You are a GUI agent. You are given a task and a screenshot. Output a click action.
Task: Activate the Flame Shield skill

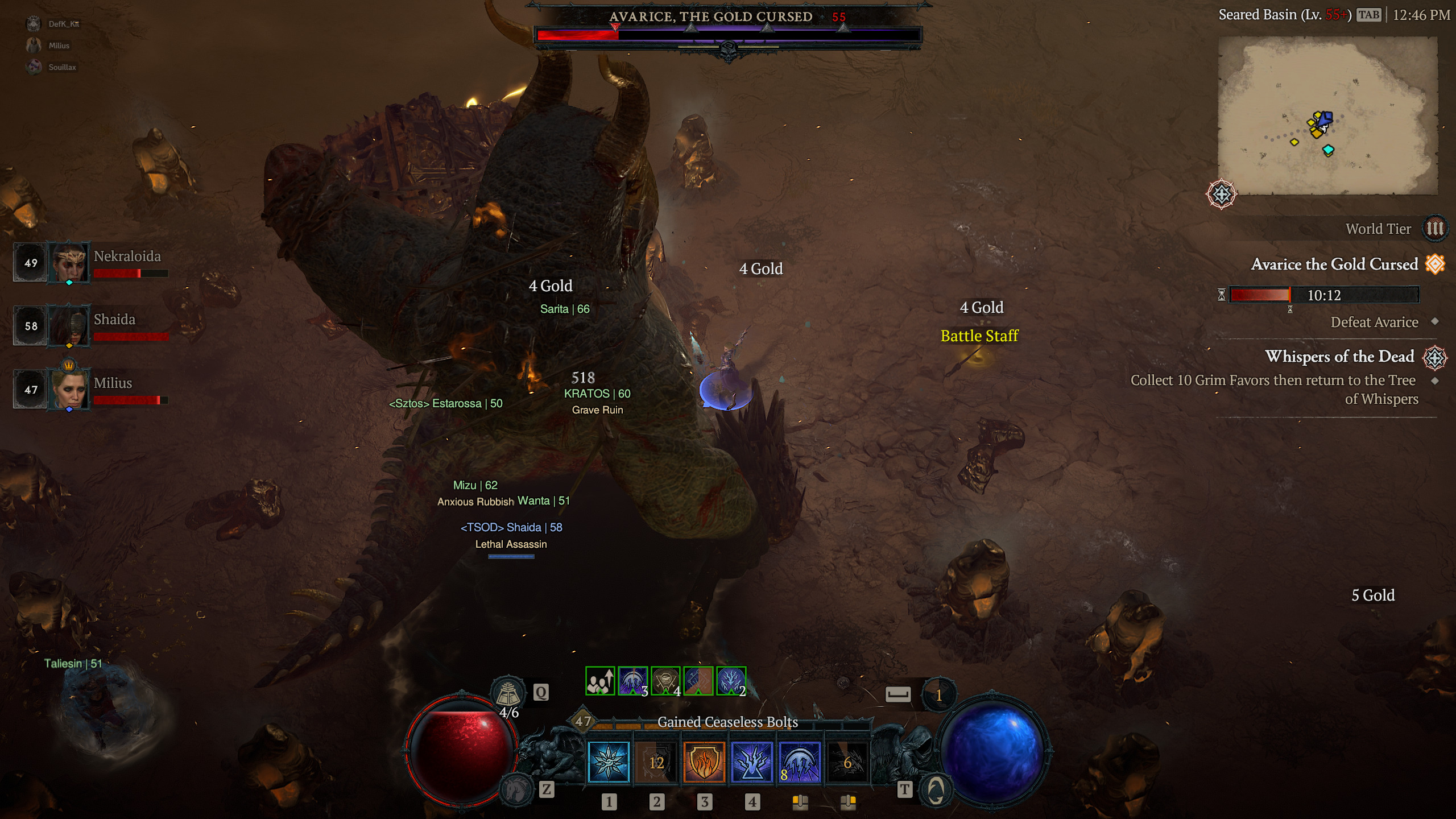[704, 762]
